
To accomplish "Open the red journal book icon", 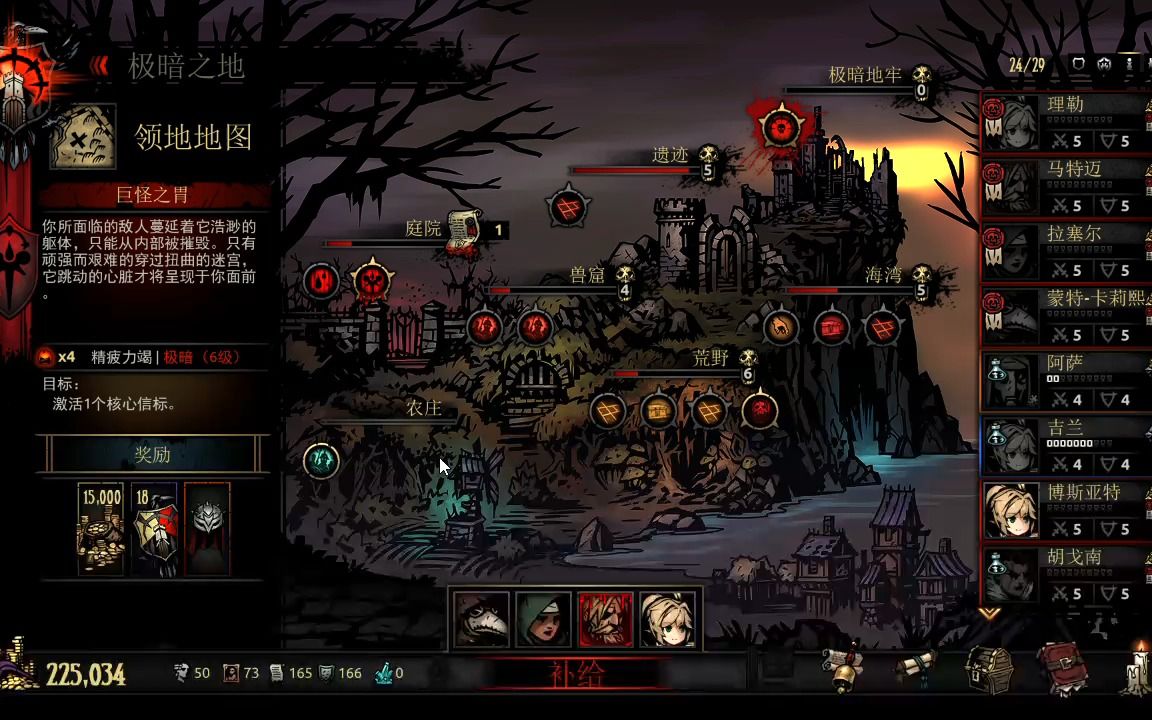I will click(1062, 669).
